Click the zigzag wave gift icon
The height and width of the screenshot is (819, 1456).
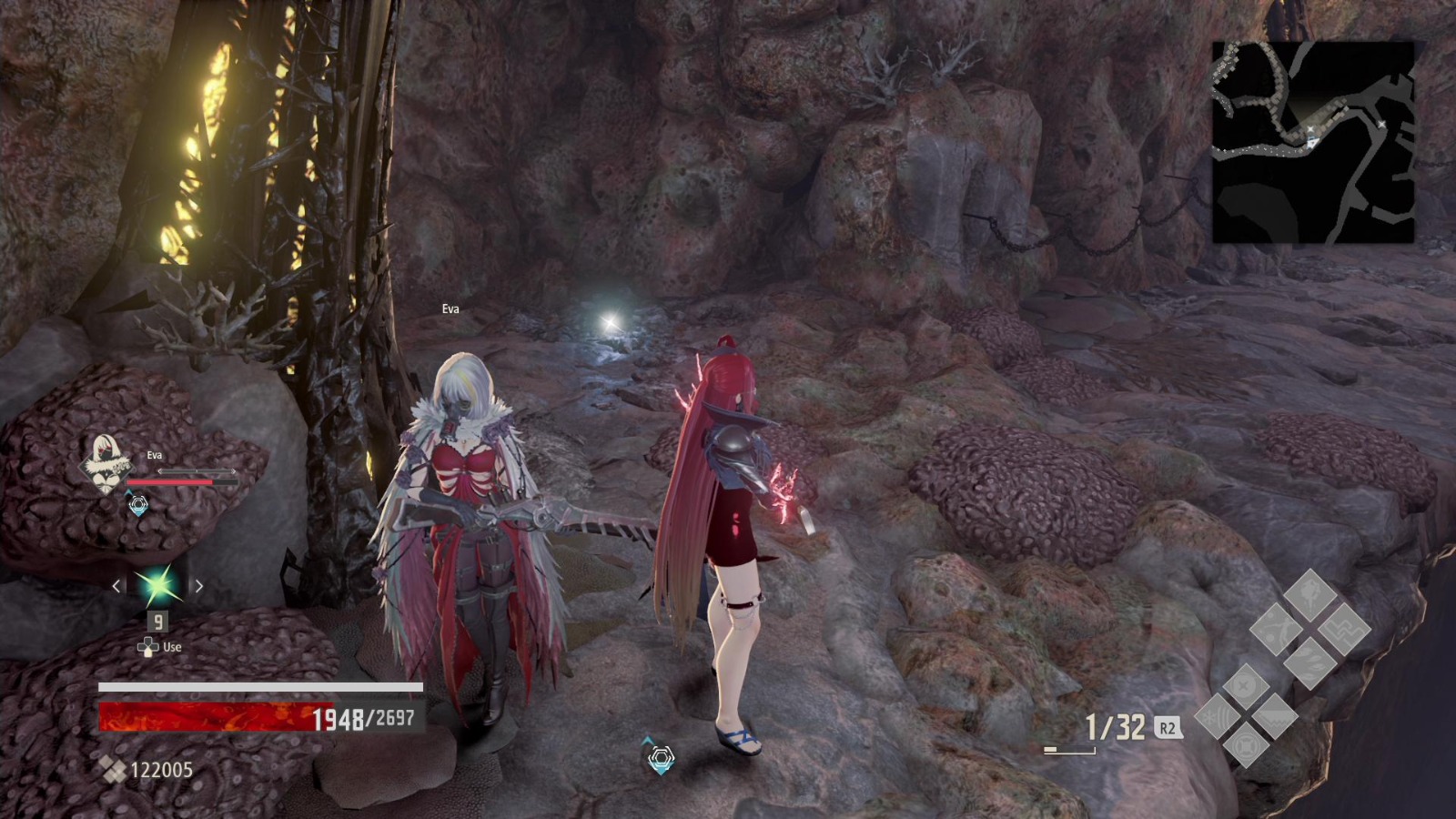click(1345, 630)
